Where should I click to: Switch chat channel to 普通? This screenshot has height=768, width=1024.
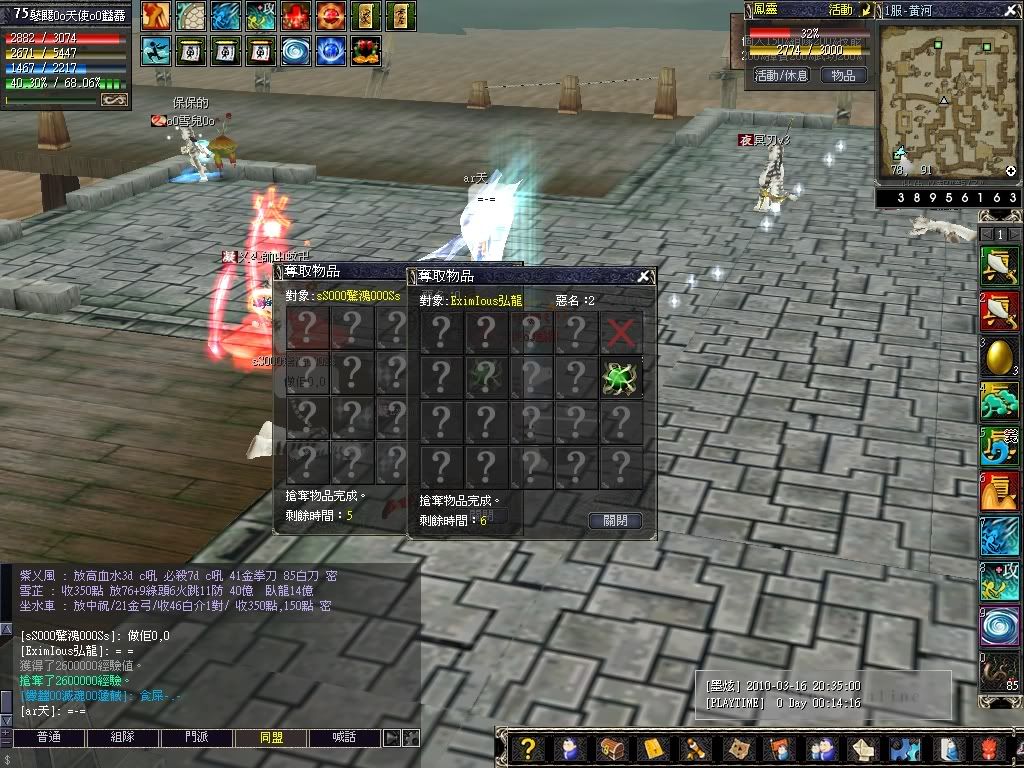(x=48, y=738)
